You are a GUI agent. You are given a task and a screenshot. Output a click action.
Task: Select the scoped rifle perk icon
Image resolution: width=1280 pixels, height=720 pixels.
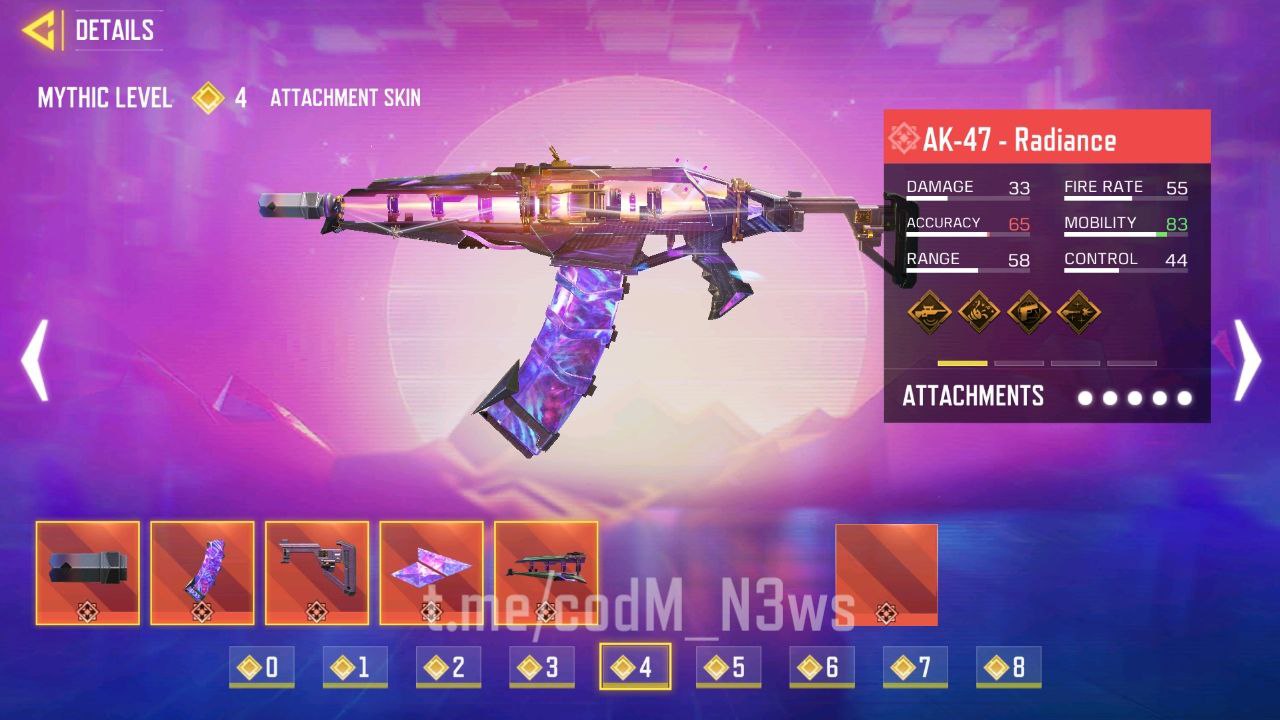point(929,312)
